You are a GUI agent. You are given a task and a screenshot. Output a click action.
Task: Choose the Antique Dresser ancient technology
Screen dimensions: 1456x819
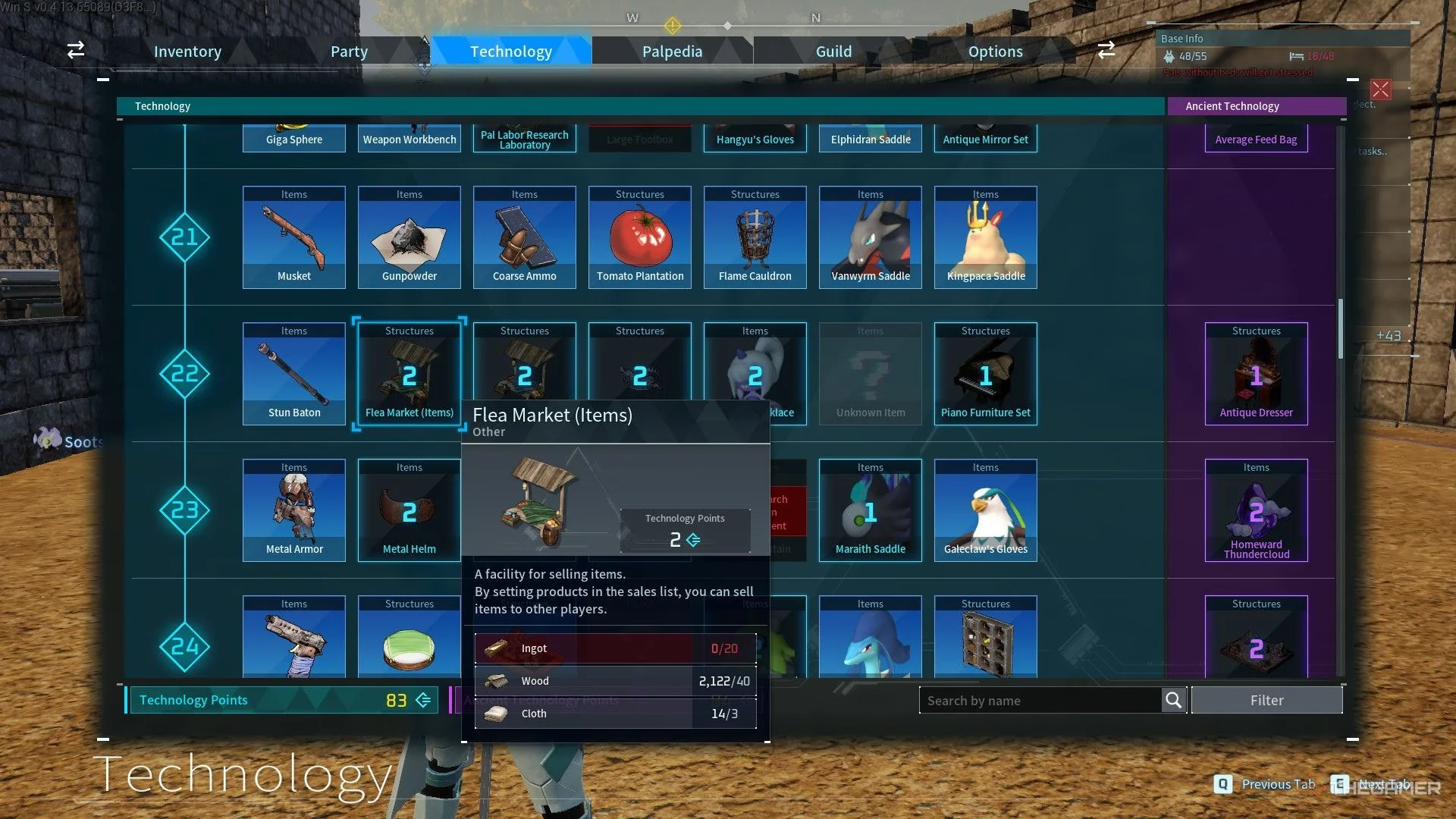click(x=1257, y=374)
